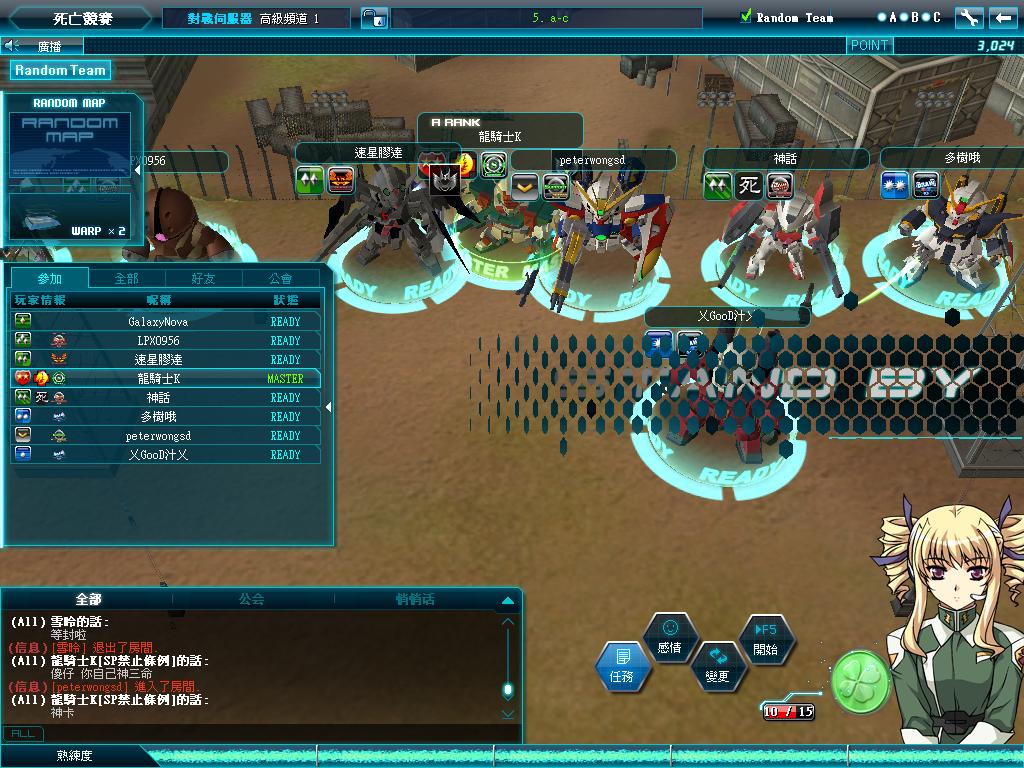This screenshot has height=768, width=1024.
Task: Leave the room with the back arrow
Action: coord(1003,17)
